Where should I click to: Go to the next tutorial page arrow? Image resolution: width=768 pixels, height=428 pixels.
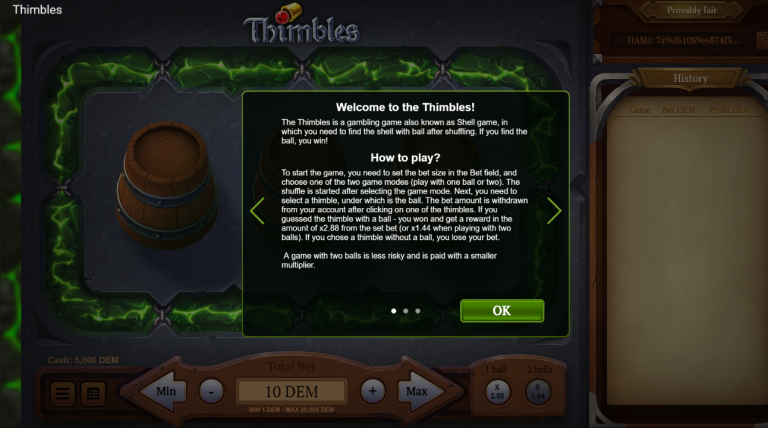coord(554,211)
